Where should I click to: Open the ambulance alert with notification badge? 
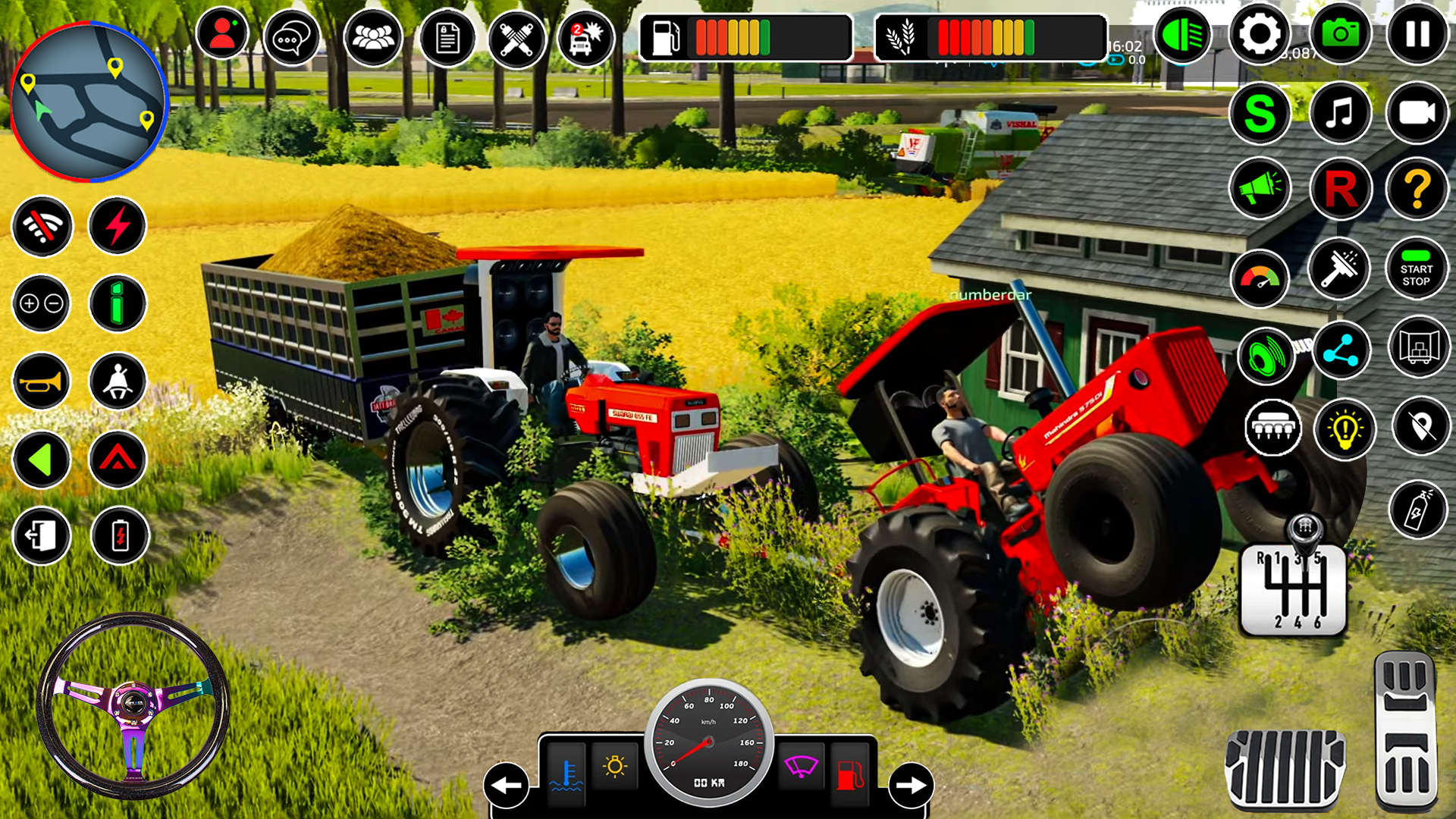click(585, 37)
